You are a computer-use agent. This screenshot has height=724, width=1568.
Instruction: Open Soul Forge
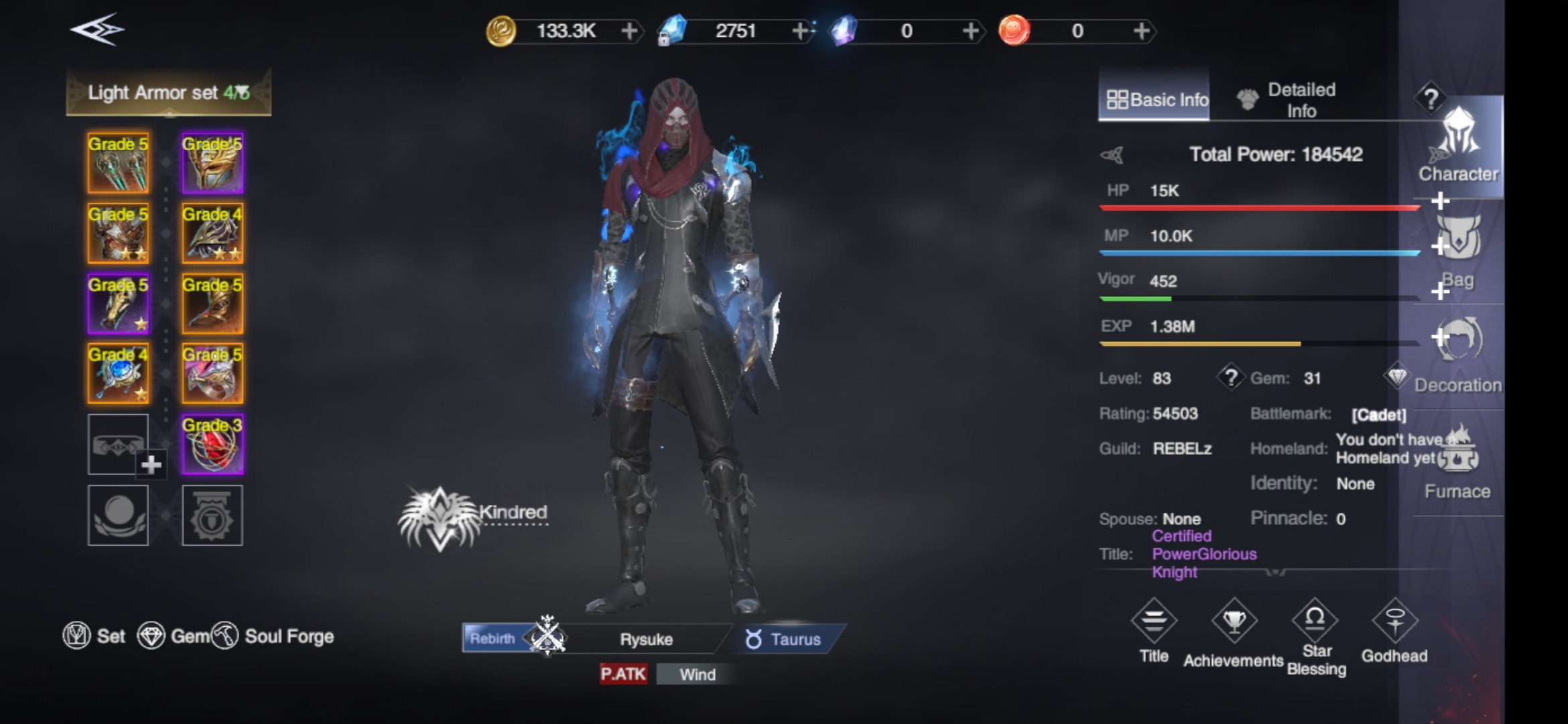tap(273, 636)
